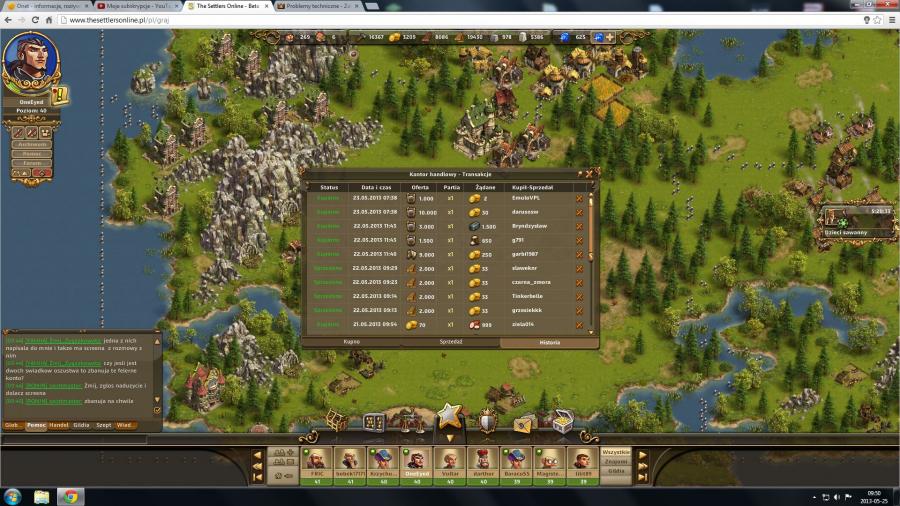Open the treasure chest shop icon
Screen dimensions: 900x506
coord(563,422)
